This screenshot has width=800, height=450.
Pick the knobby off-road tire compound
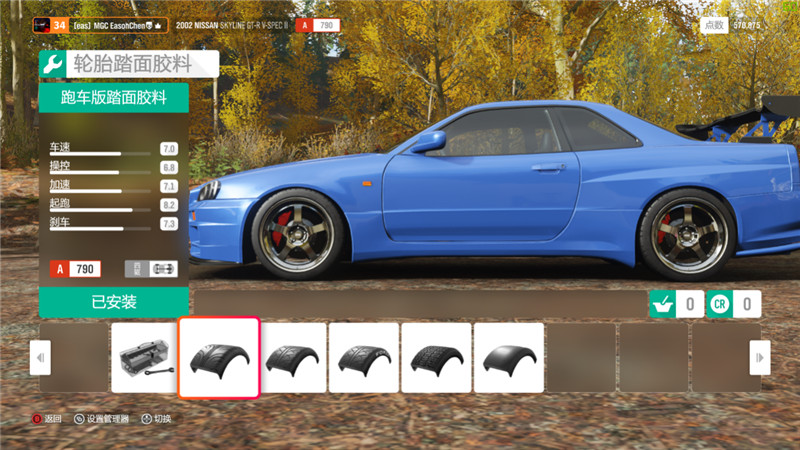[436, 357]
